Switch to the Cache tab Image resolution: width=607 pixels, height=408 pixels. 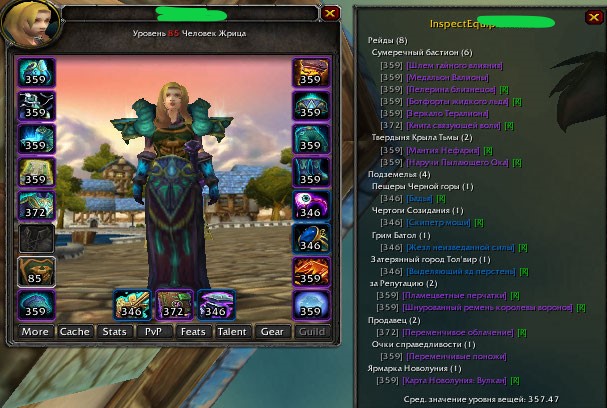74,331
